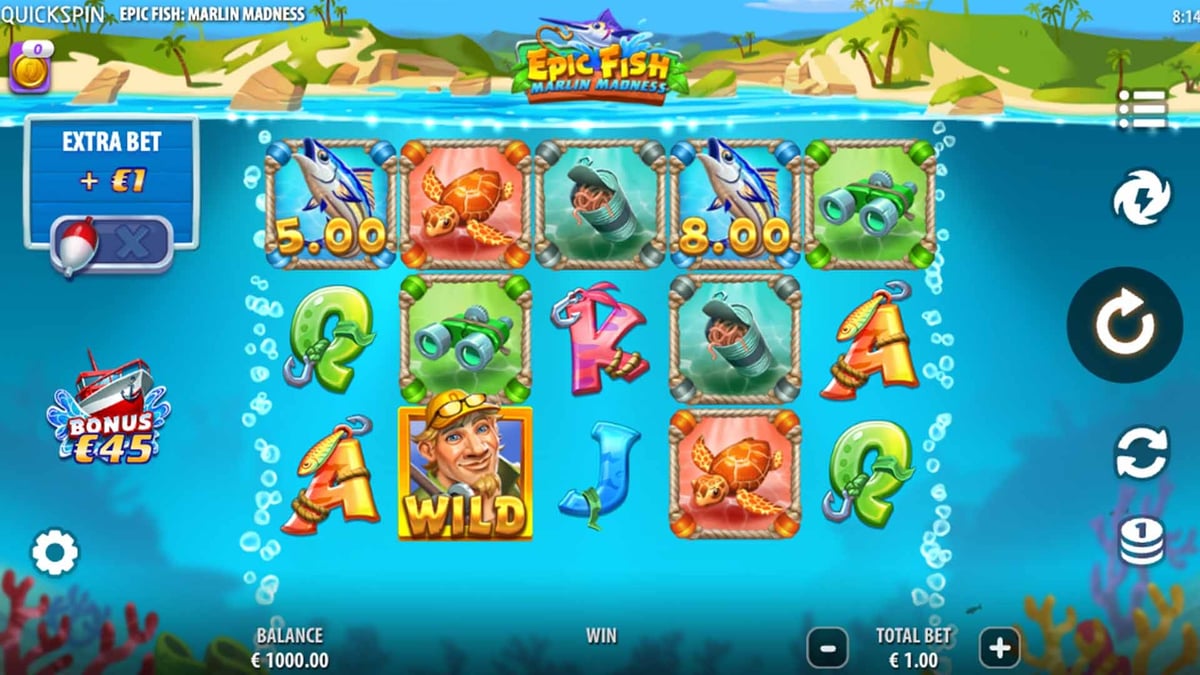Open the autoplay circular arrows option
The height and width of the screenshot is (675, 1200).
(1141, 452)
